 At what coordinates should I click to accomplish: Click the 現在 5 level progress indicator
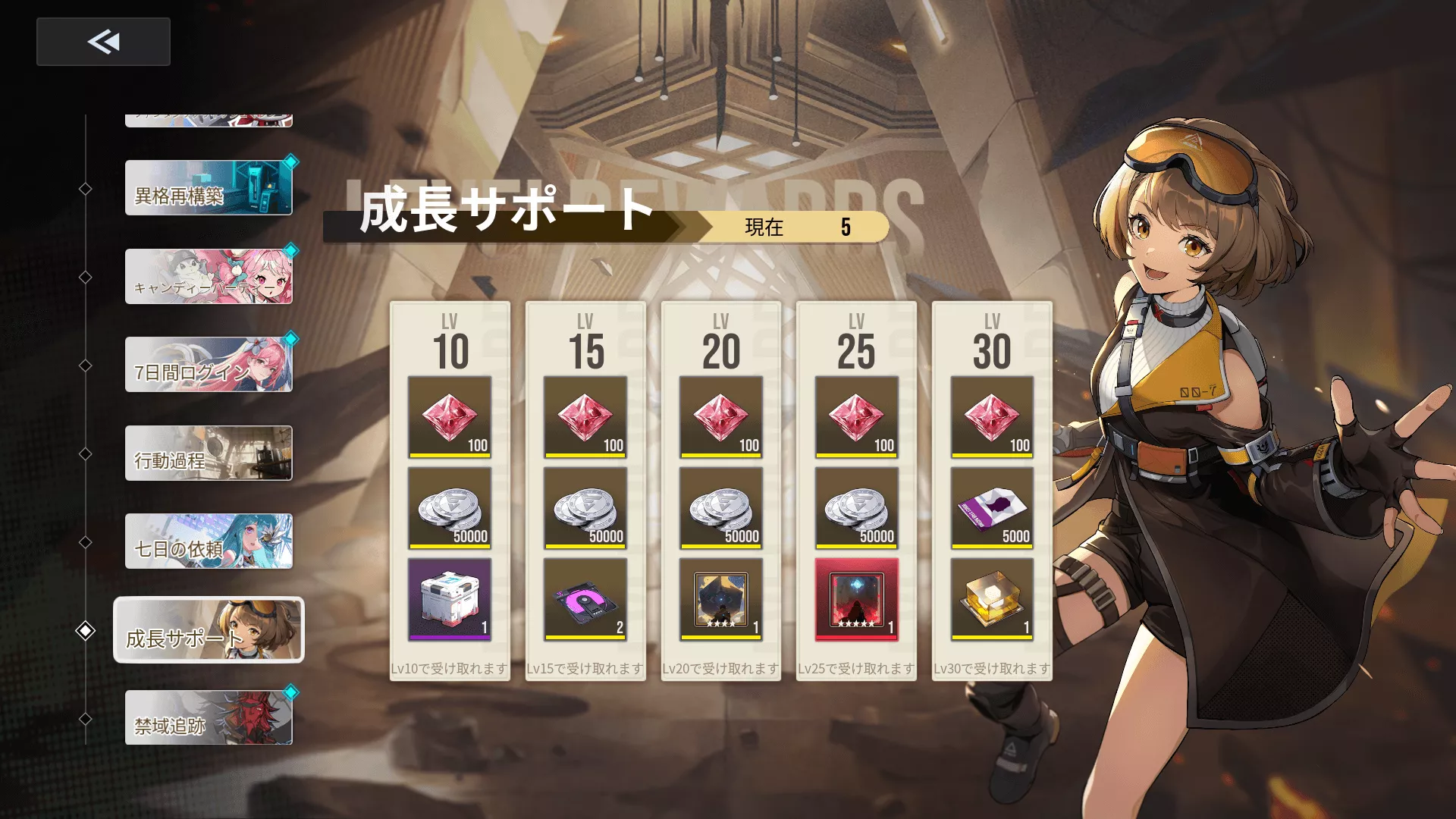pyautogui.click(x=796, y=227)
